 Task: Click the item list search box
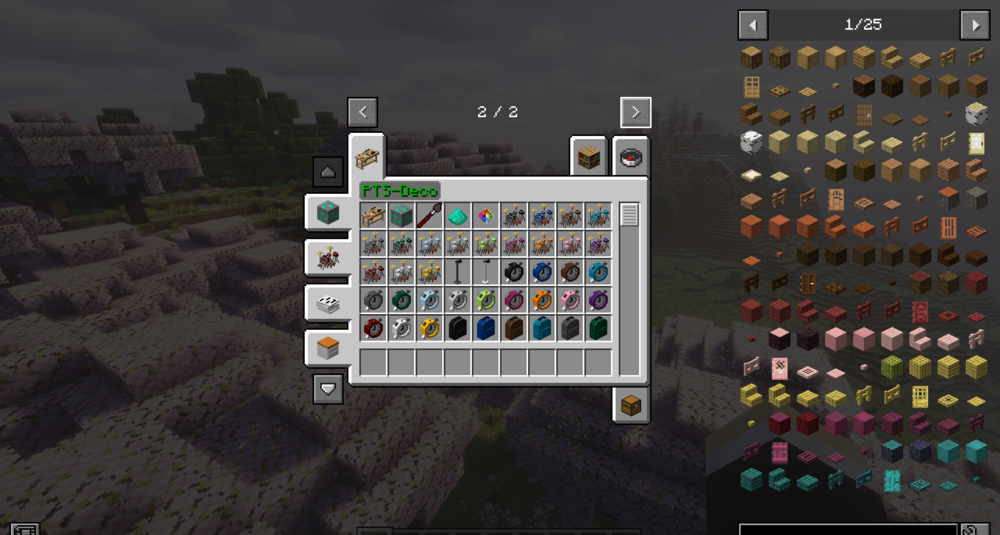848,529
